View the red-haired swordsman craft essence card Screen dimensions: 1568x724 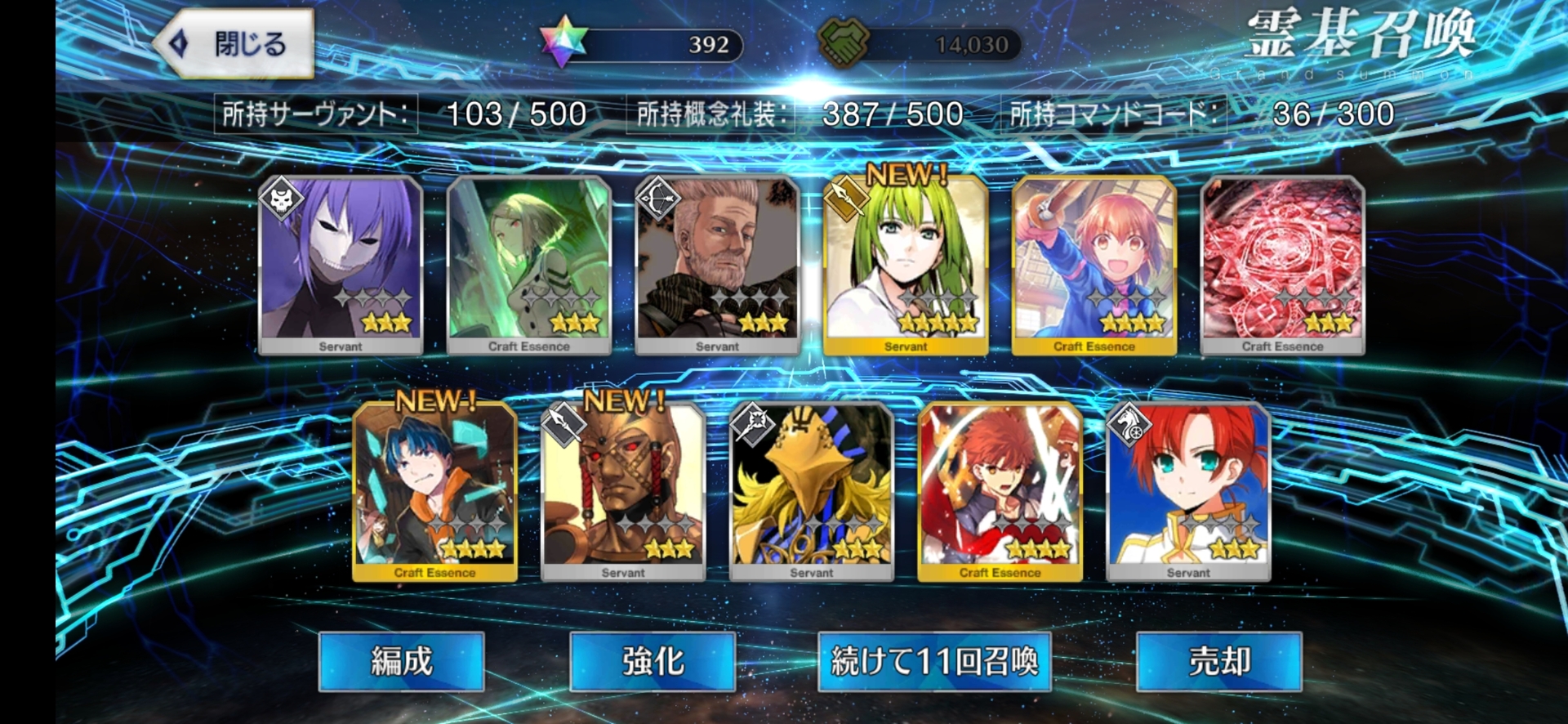coord(1000,492)
